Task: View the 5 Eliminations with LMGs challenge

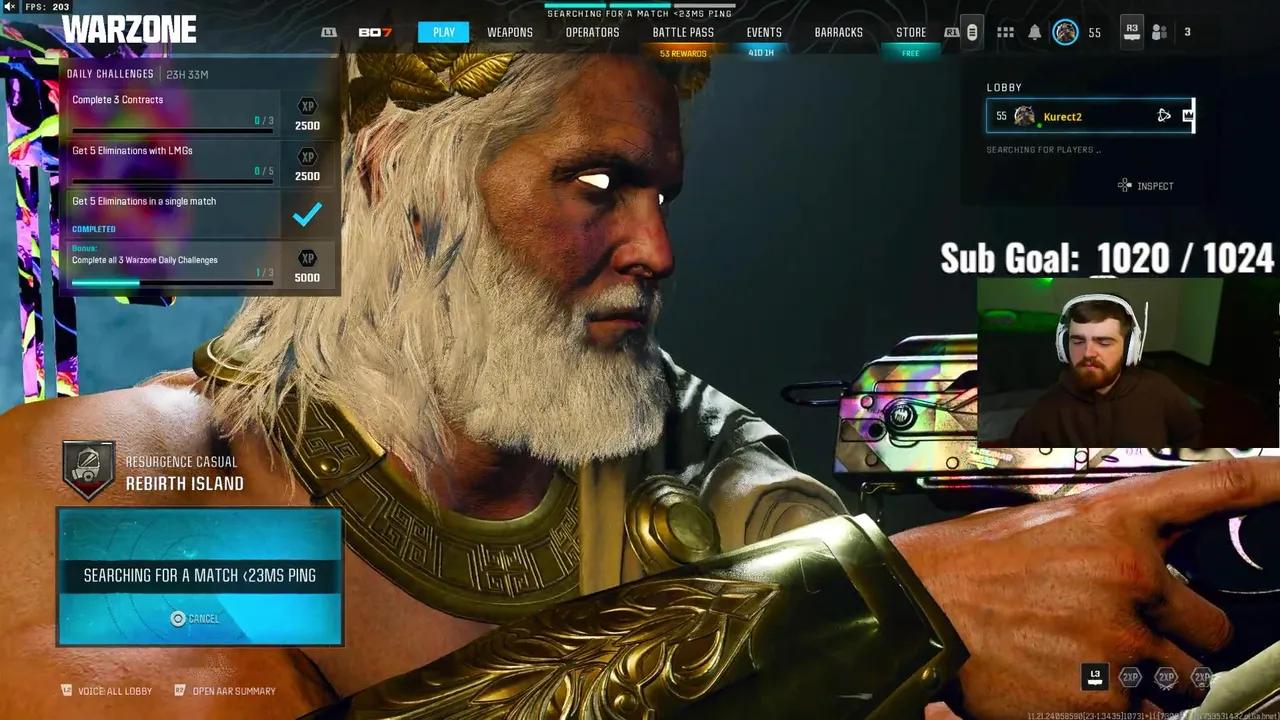Action: pyautogui.click(x=170, y=162)
